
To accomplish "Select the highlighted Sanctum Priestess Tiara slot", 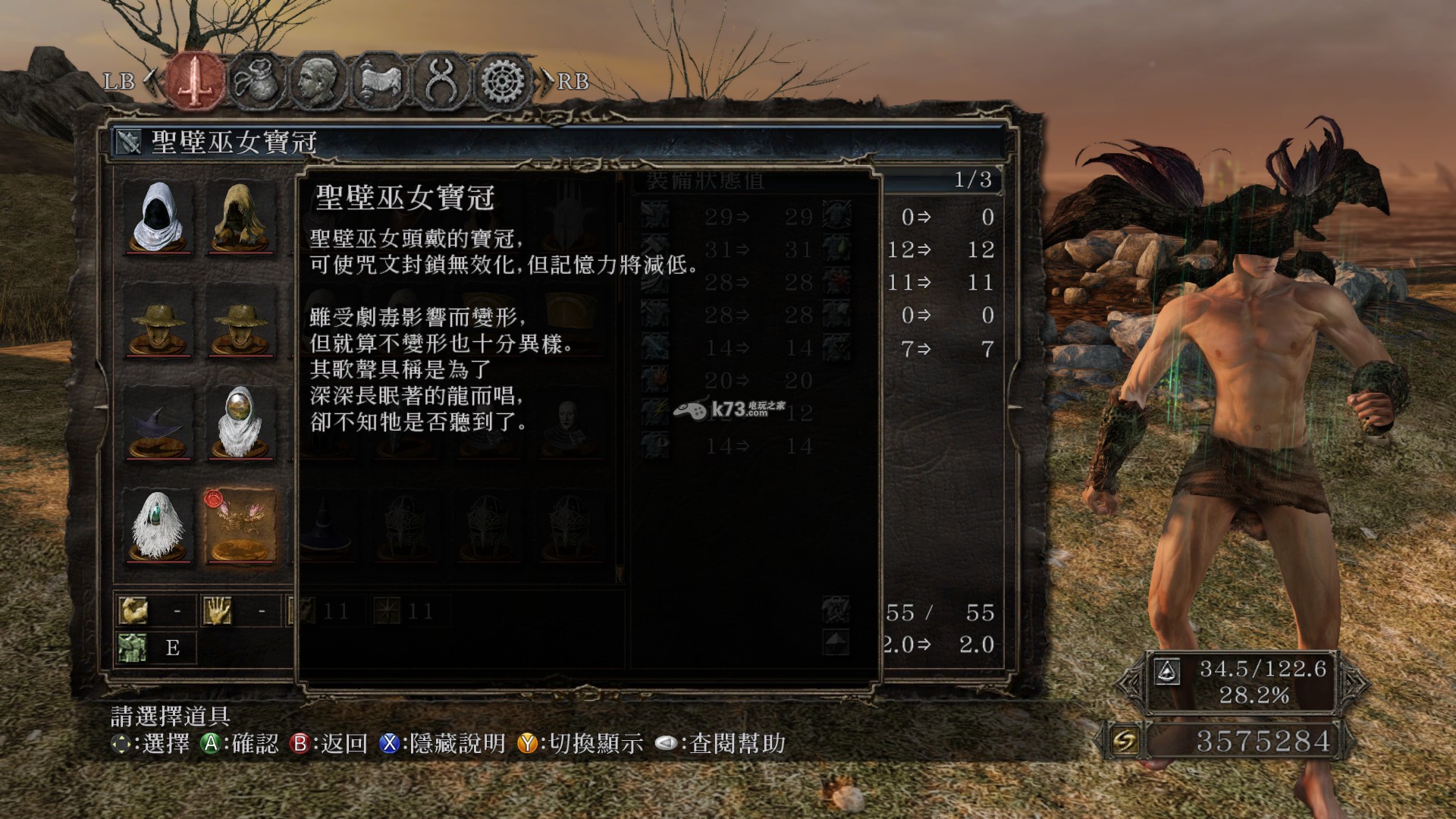I will (240, 526).
